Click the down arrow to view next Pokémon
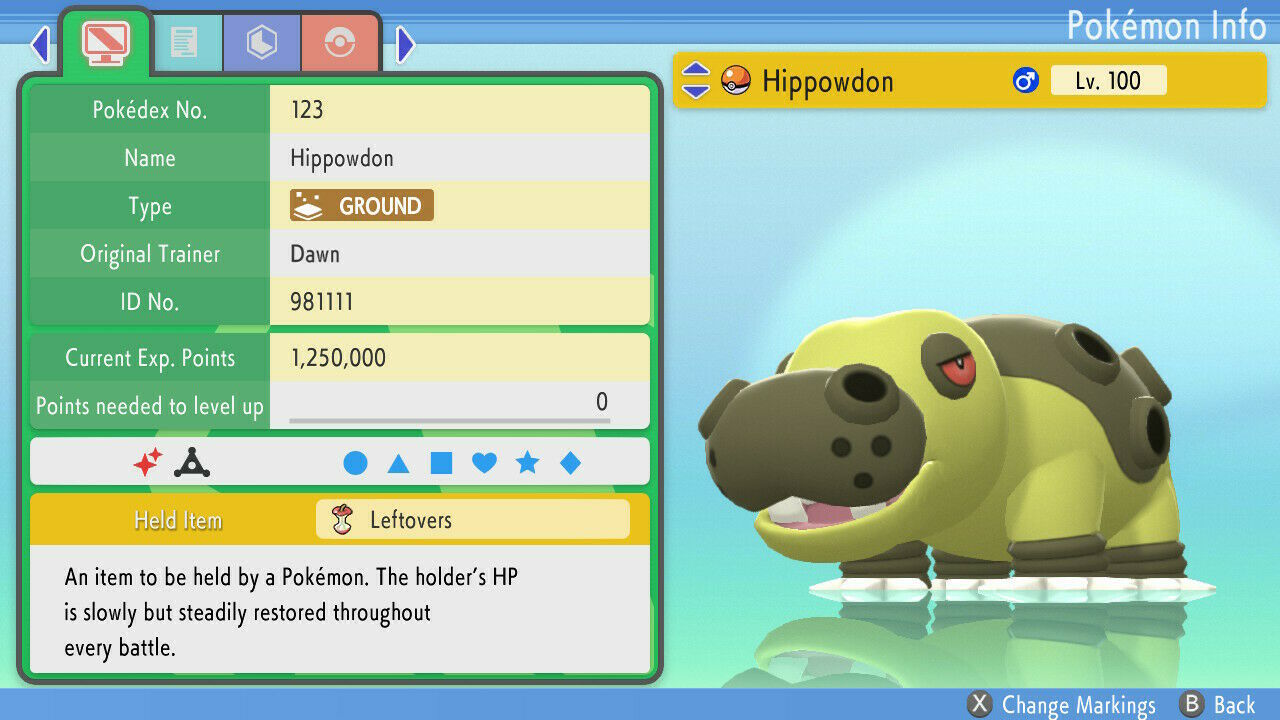The height and width of the screenshot is (720, 1280). 694,91
